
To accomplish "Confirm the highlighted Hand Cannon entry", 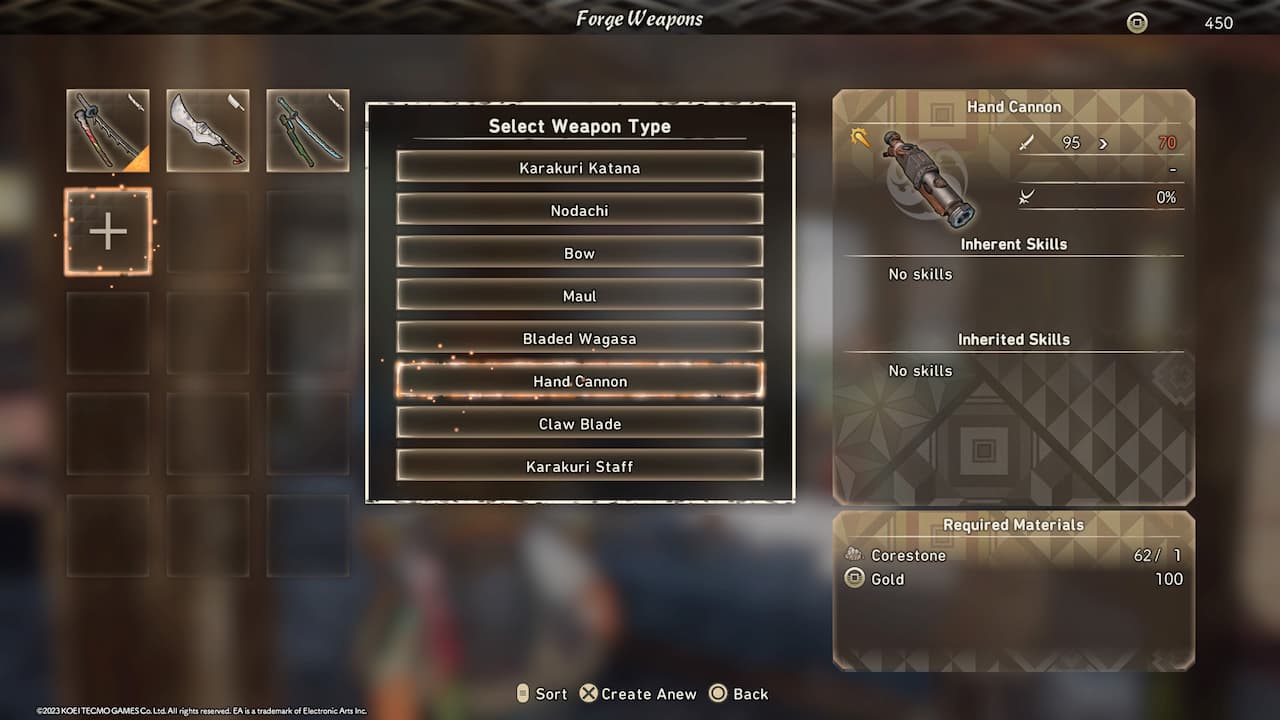I will 579,381.
